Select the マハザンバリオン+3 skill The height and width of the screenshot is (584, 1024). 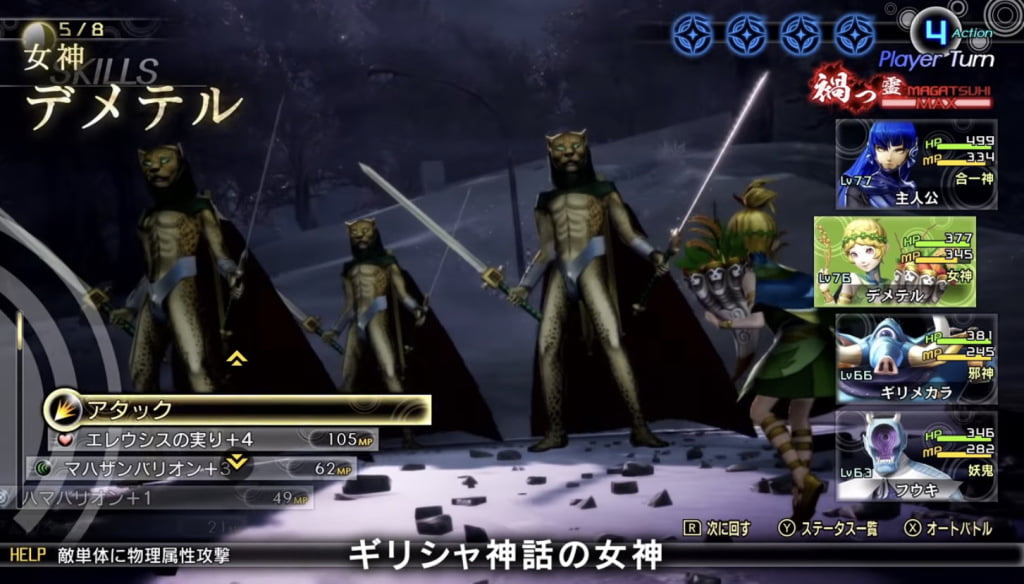[x=190, y=468]
